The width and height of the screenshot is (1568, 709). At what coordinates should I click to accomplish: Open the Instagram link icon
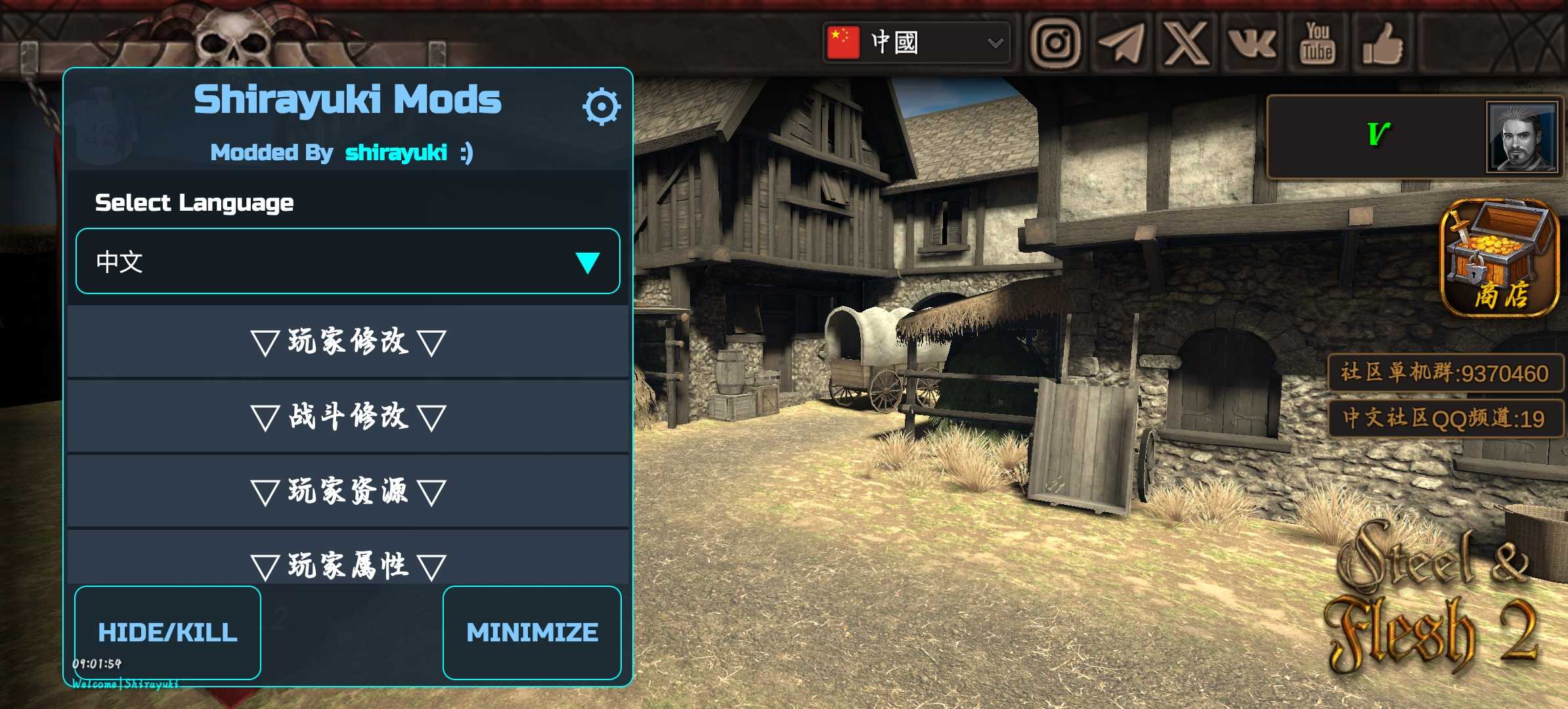(x=1055, y=43)
